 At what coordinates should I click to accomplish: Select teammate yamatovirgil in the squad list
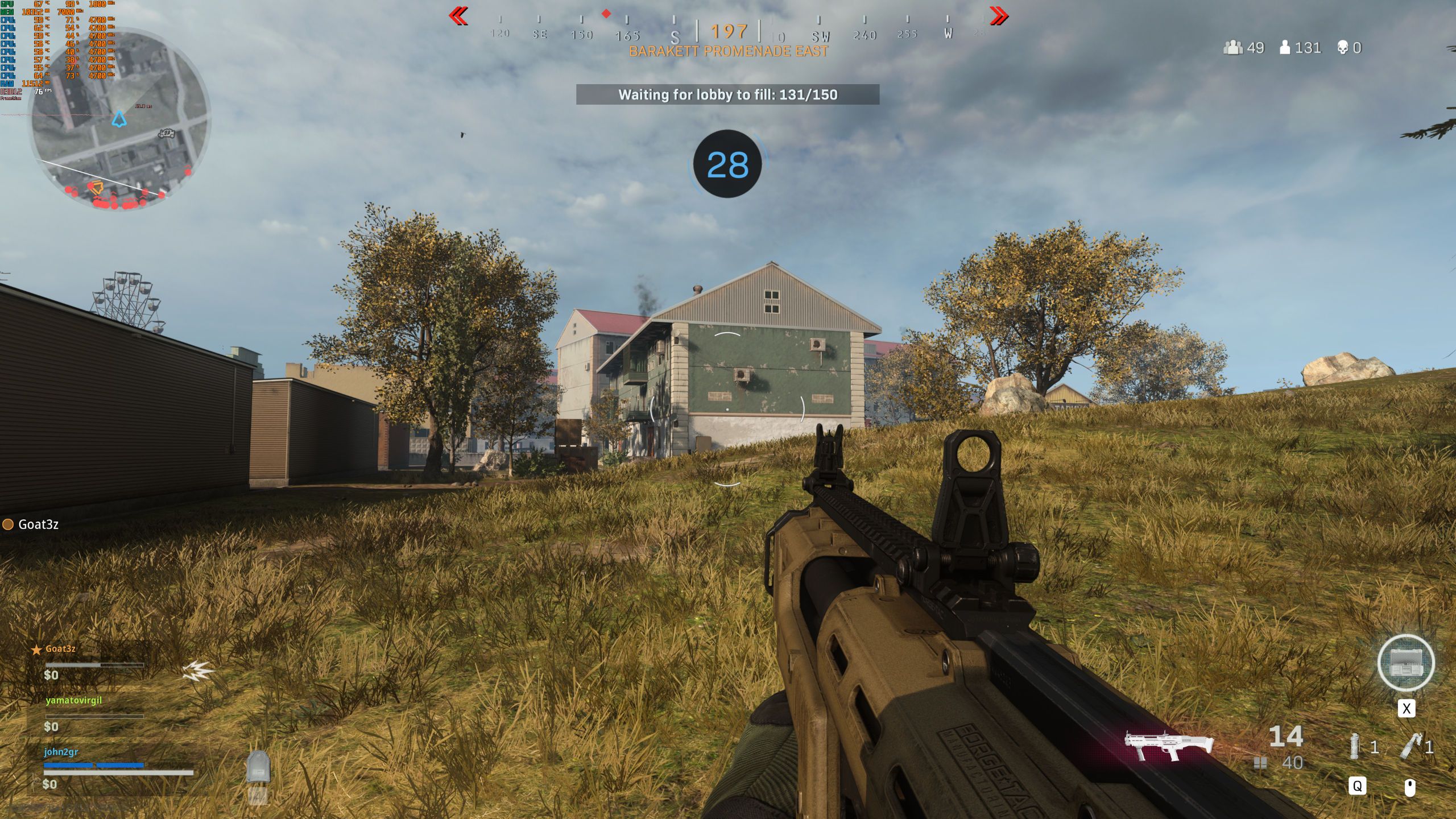pyautogui.click(x=74, y=702)
